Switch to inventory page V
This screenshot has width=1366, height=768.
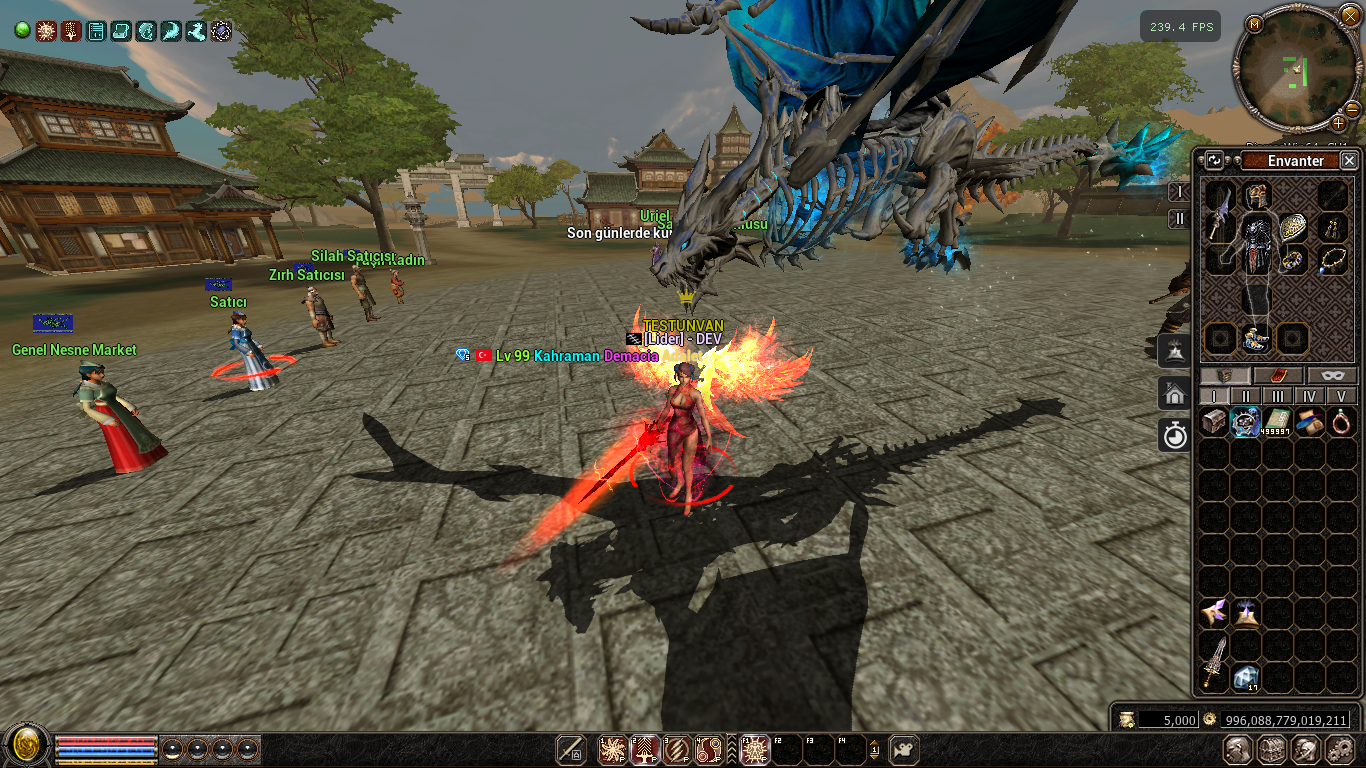tap(1341, 396)
